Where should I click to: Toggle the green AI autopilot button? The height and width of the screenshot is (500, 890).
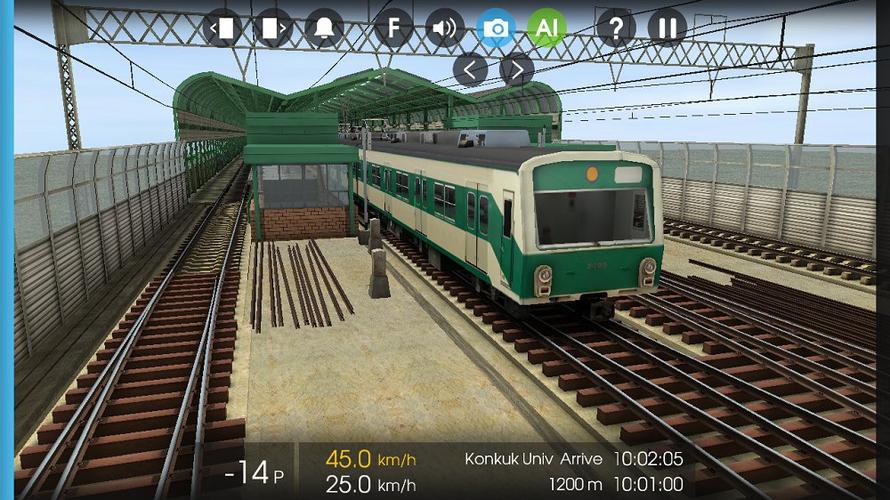[546, 27]
